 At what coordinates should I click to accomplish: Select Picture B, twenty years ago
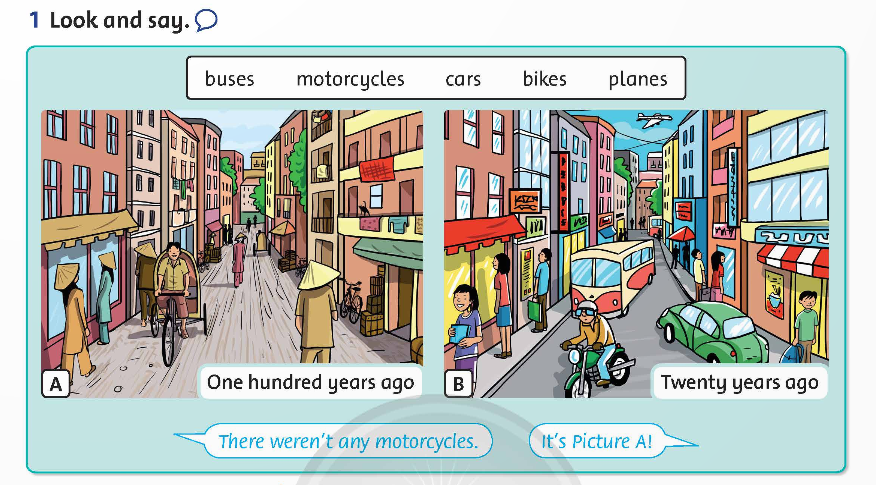(636, 253)
